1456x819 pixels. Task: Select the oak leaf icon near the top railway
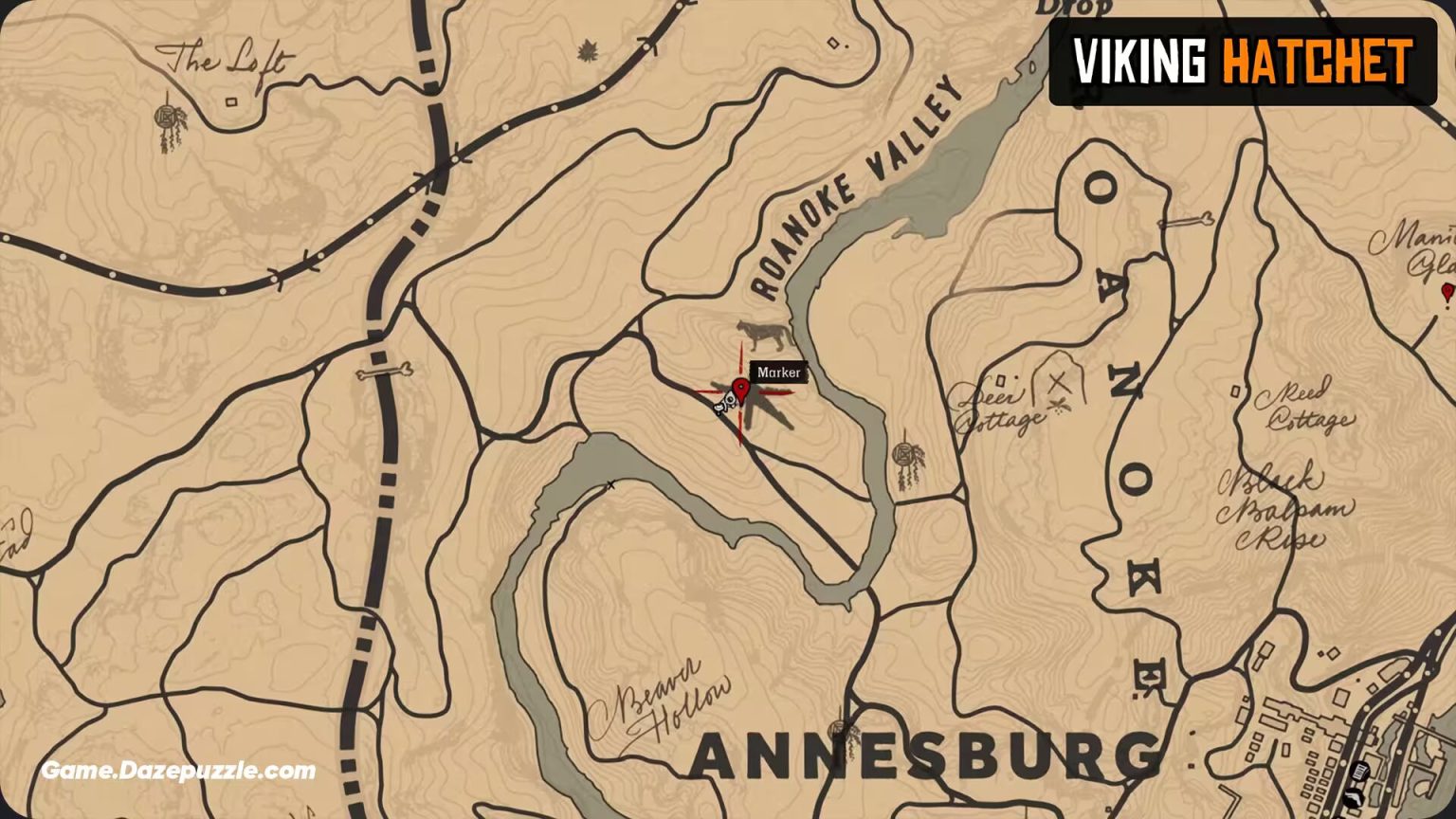coord(589,49)
